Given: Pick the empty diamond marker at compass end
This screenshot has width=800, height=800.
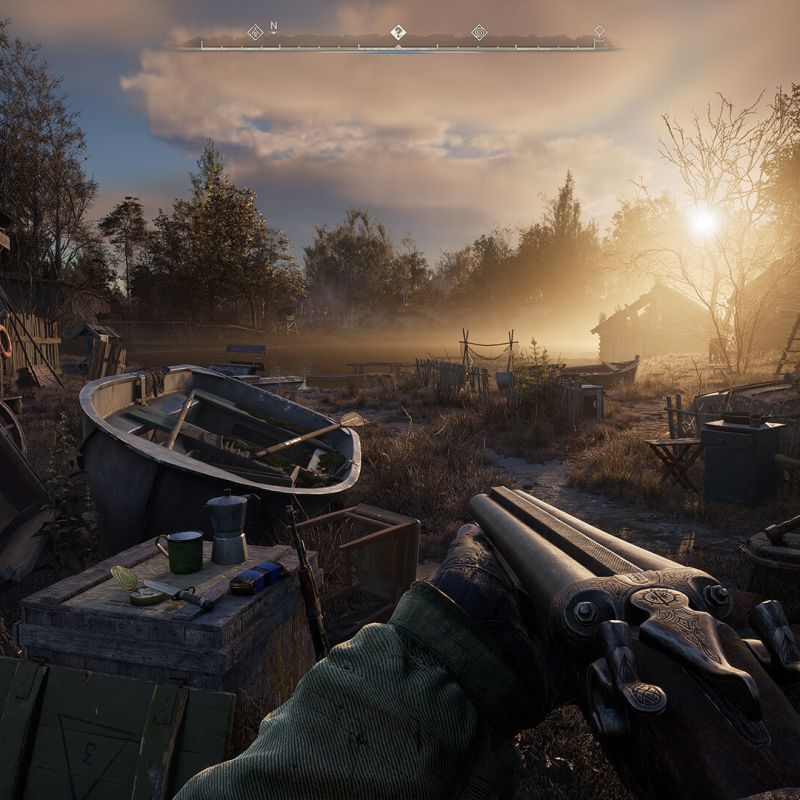Looking at the screenshot, I should click(x=598, y=32).
